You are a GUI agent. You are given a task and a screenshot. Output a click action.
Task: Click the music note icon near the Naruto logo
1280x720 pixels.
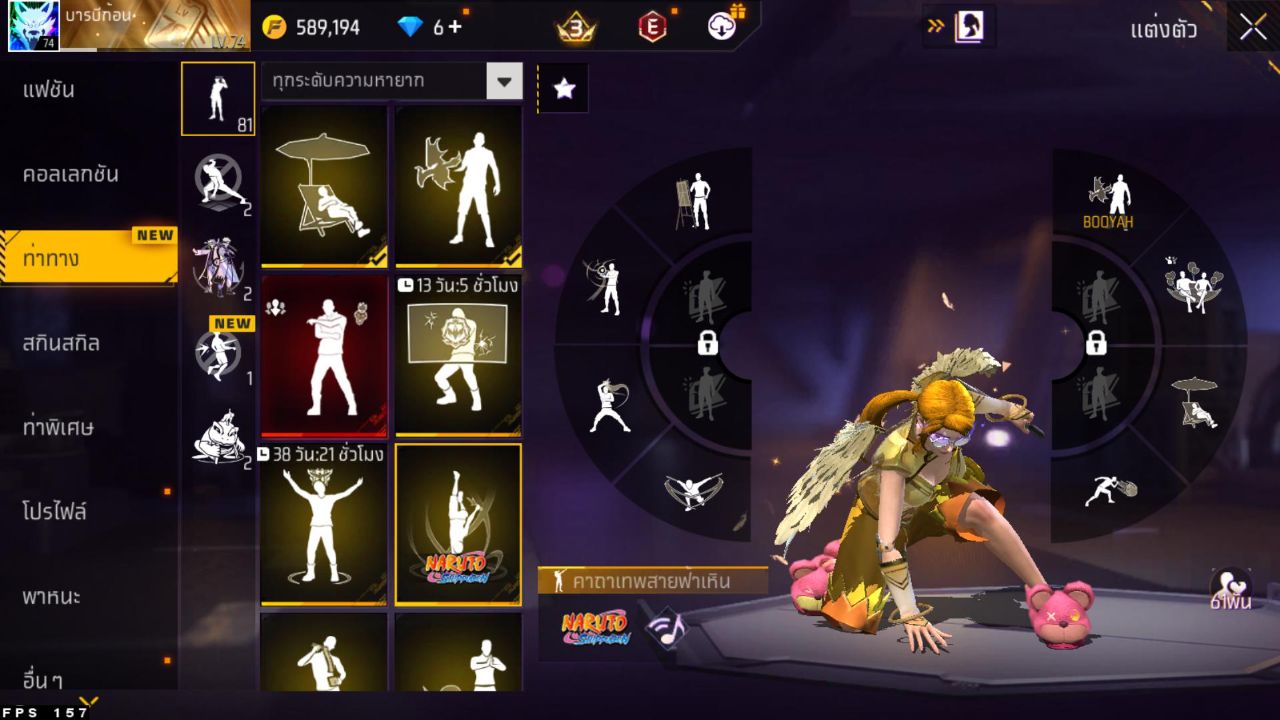pos(668,630)
